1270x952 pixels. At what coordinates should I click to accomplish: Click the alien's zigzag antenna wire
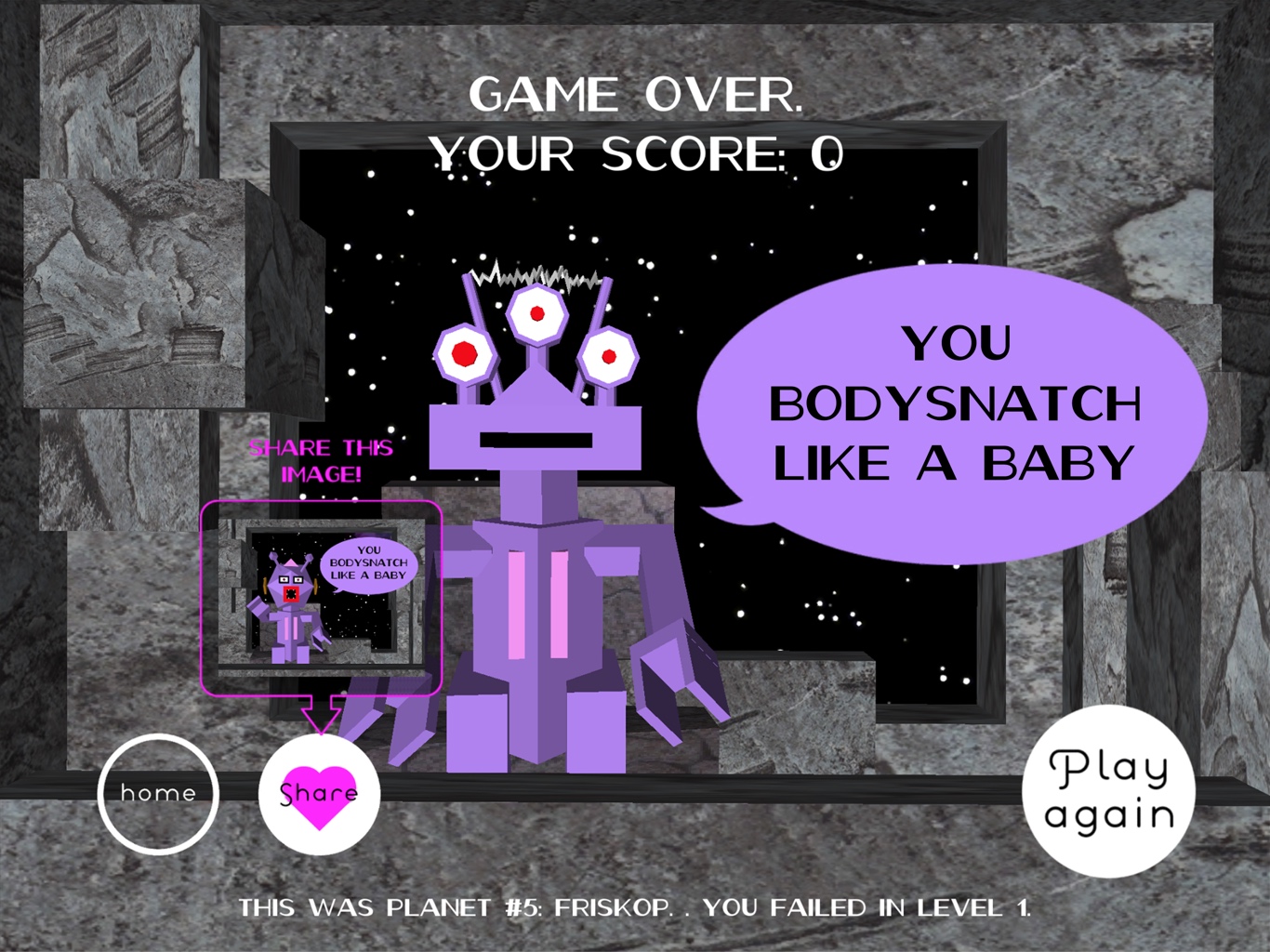tap(533, 277)
